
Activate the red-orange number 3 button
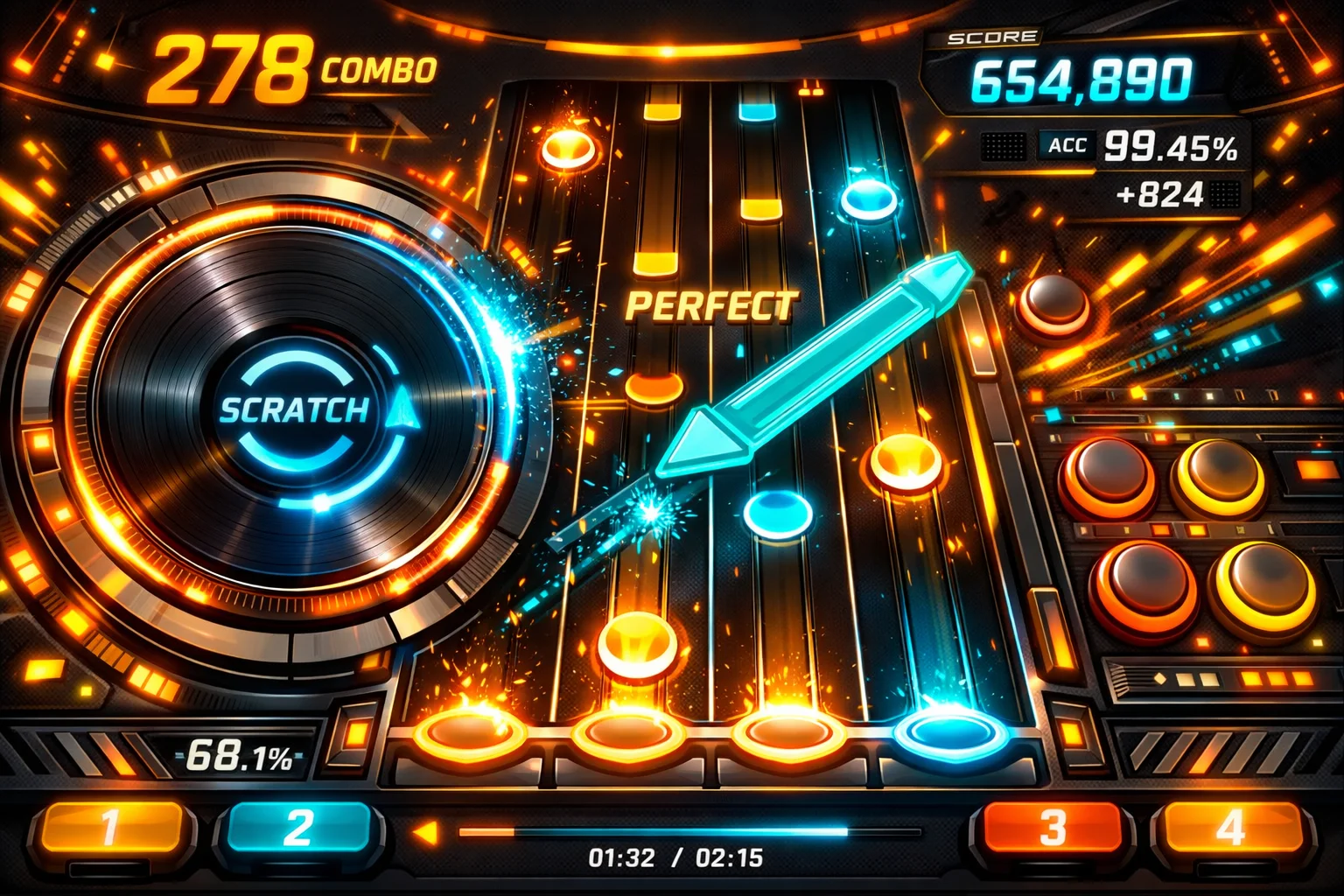[x=1052, y=828]
